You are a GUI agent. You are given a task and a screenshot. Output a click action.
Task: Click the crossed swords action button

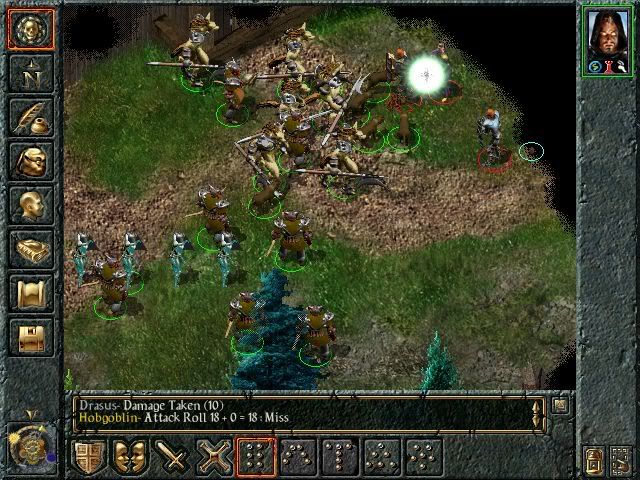point(213,457)
